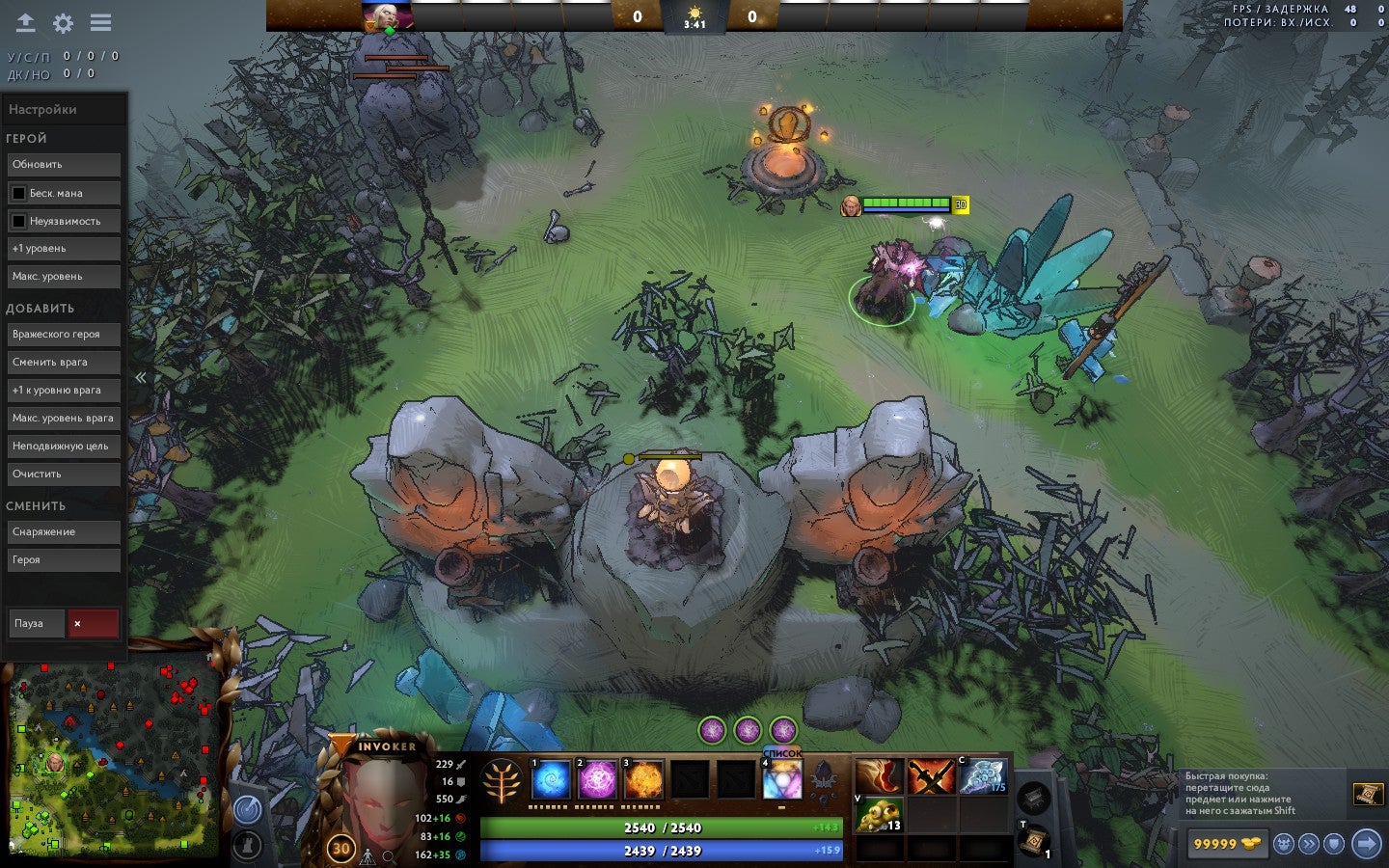The width and height of the screenshot is (1389, 868).
Task: Open the three-line hamburger menu
Action: click(x=100, y=22)
